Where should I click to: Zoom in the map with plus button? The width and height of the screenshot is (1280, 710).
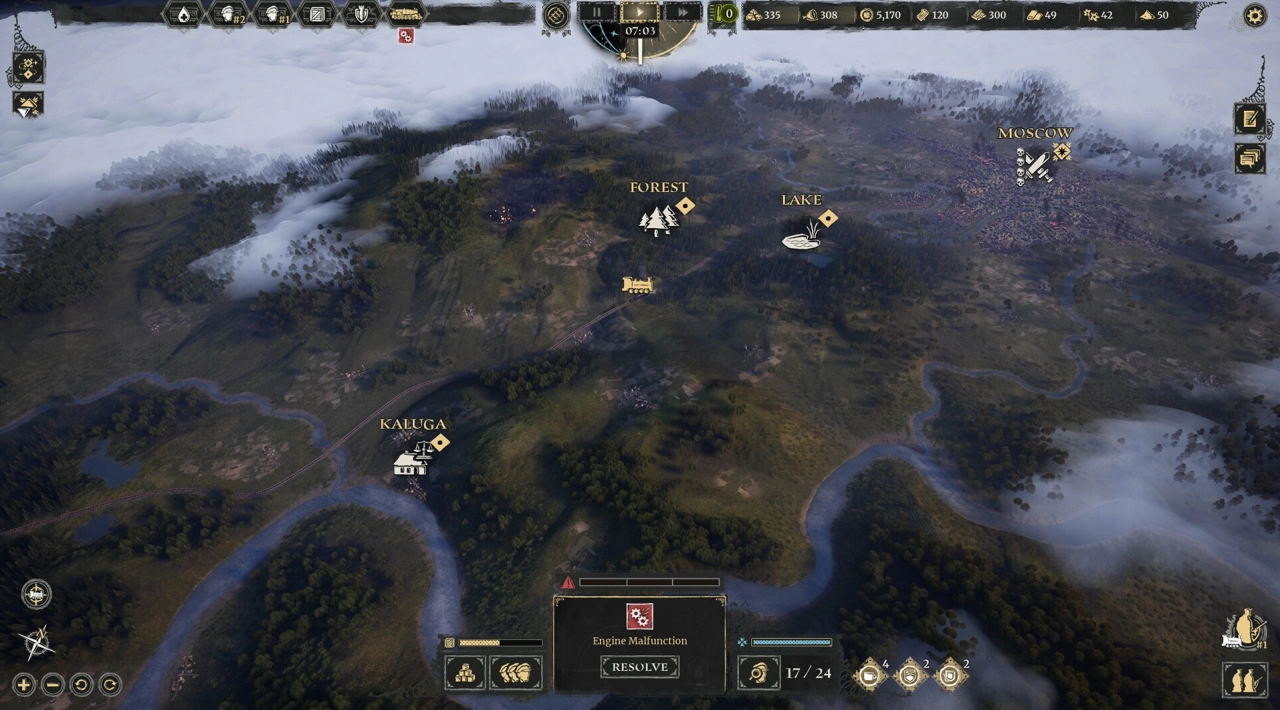(24, 685)
